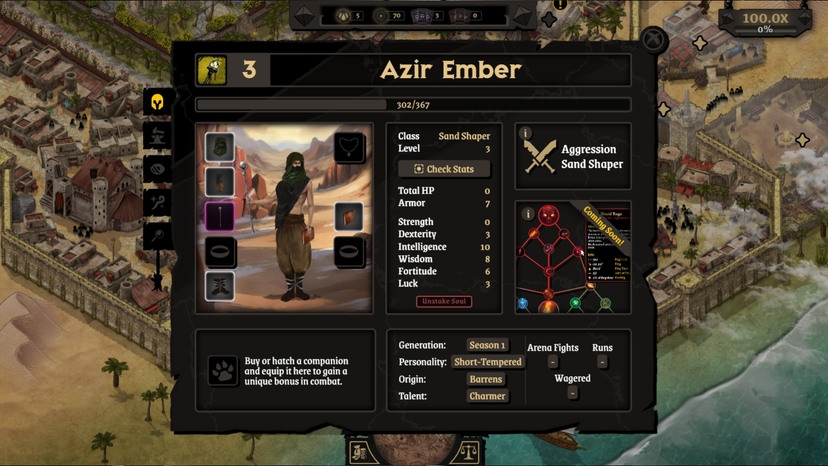Select the green hood helmet slot
This screenshot has height=466, width=828.
[x=220, y=148]
